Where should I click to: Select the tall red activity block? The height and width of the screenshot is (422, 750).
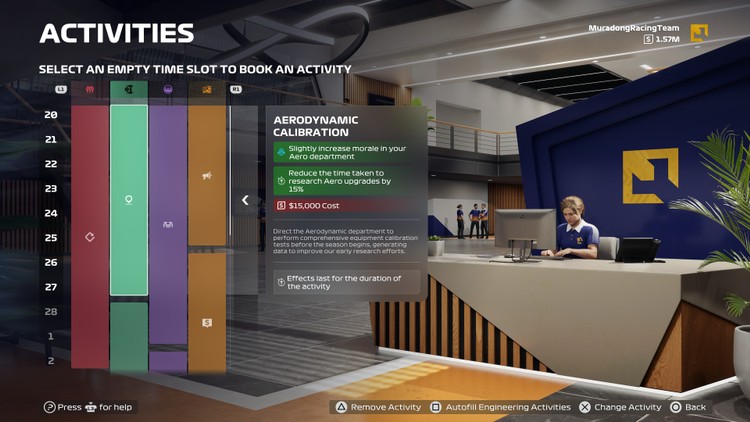click(x=90, y=237)
